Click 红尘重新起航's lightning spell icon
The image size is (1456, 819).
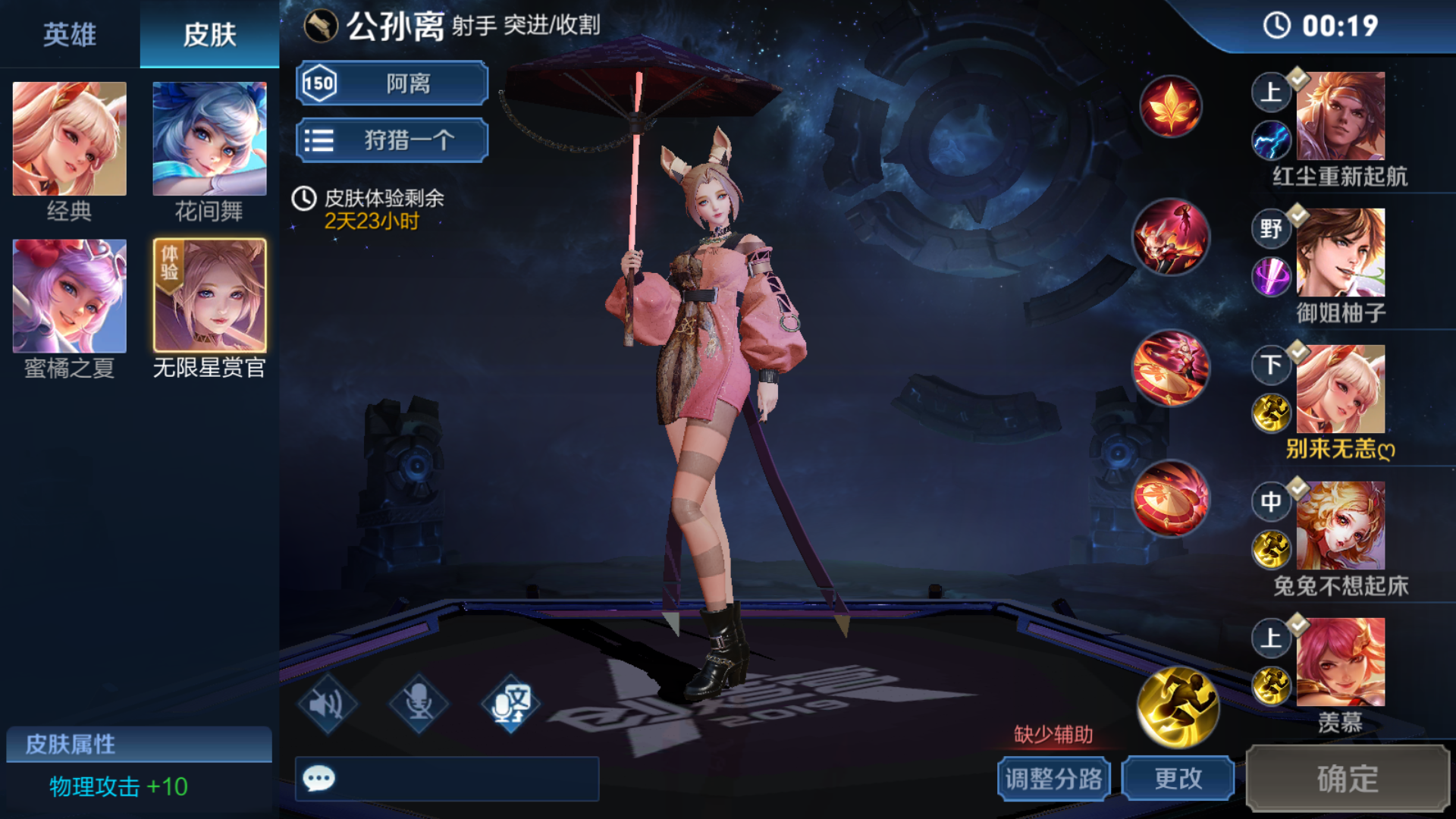tap(1272, 138)
